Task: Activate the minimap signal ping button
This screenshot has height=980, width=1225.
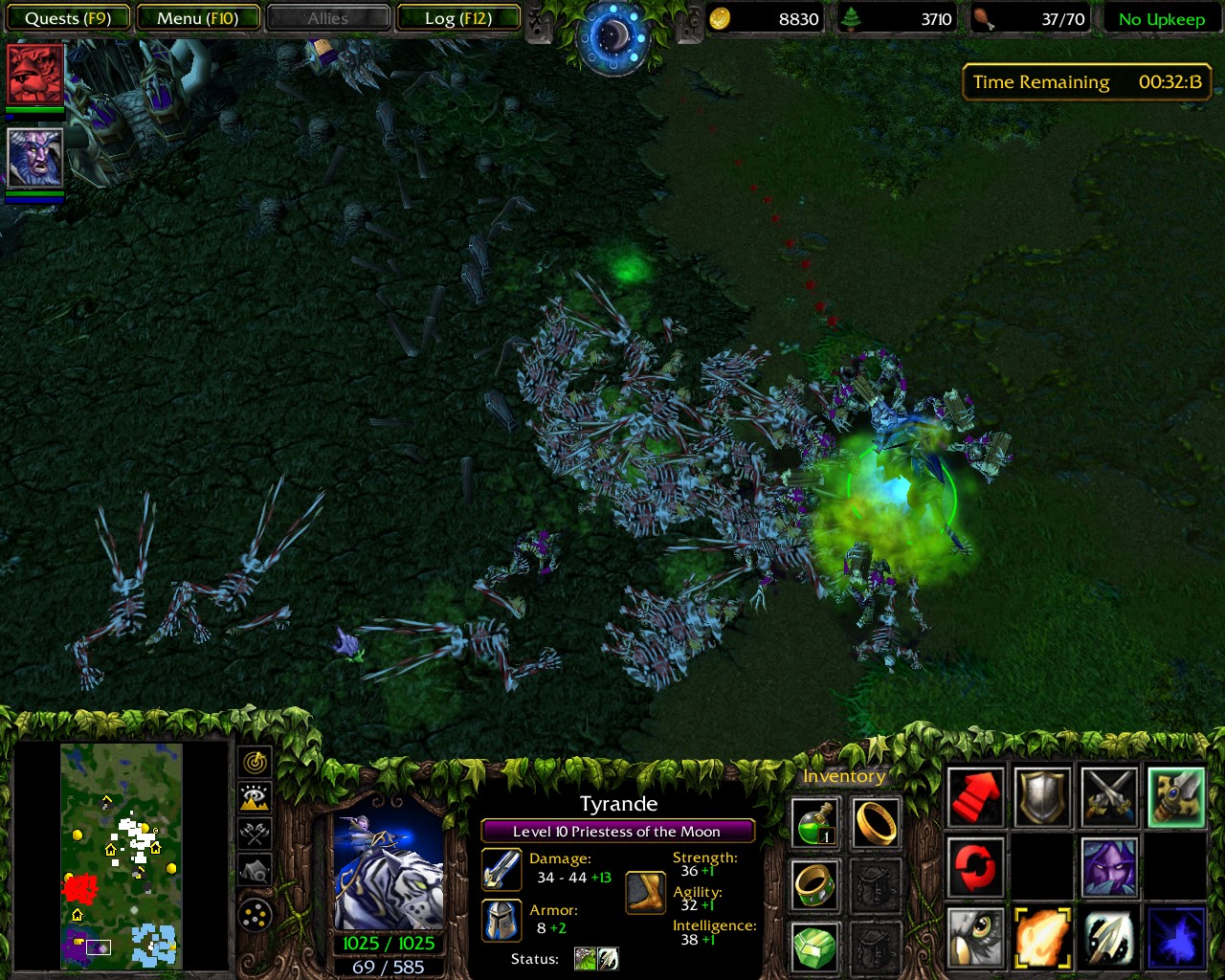Action: coord(256,762)
